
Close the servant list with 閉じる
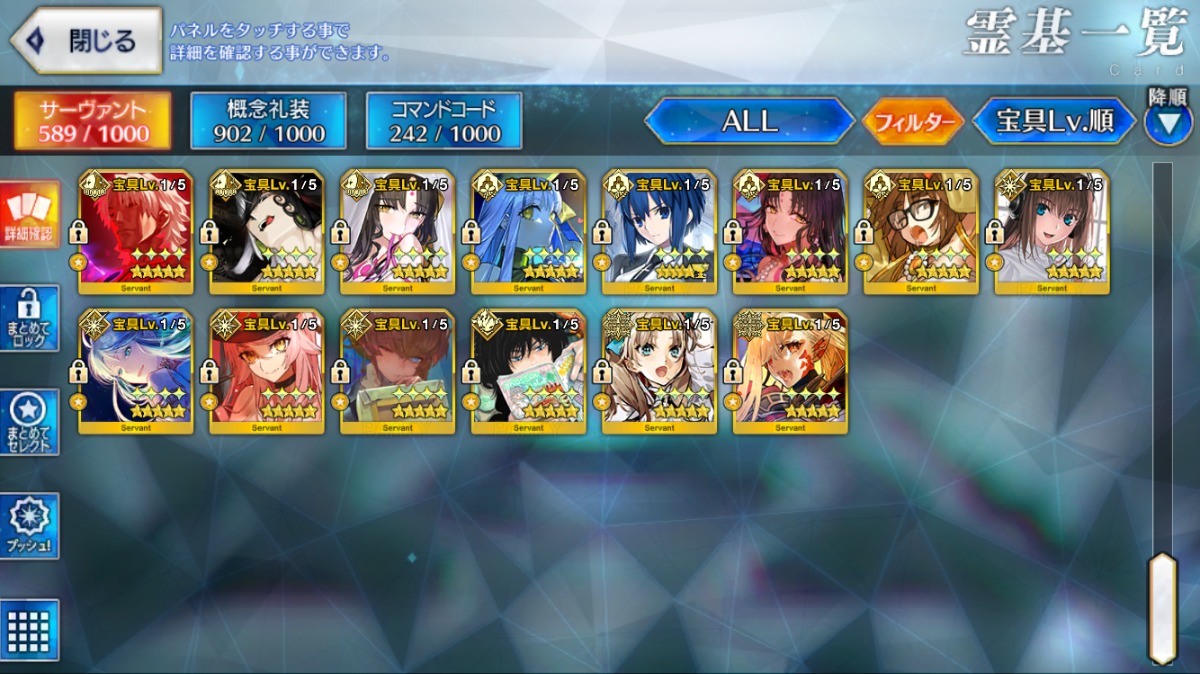point(86,41)
